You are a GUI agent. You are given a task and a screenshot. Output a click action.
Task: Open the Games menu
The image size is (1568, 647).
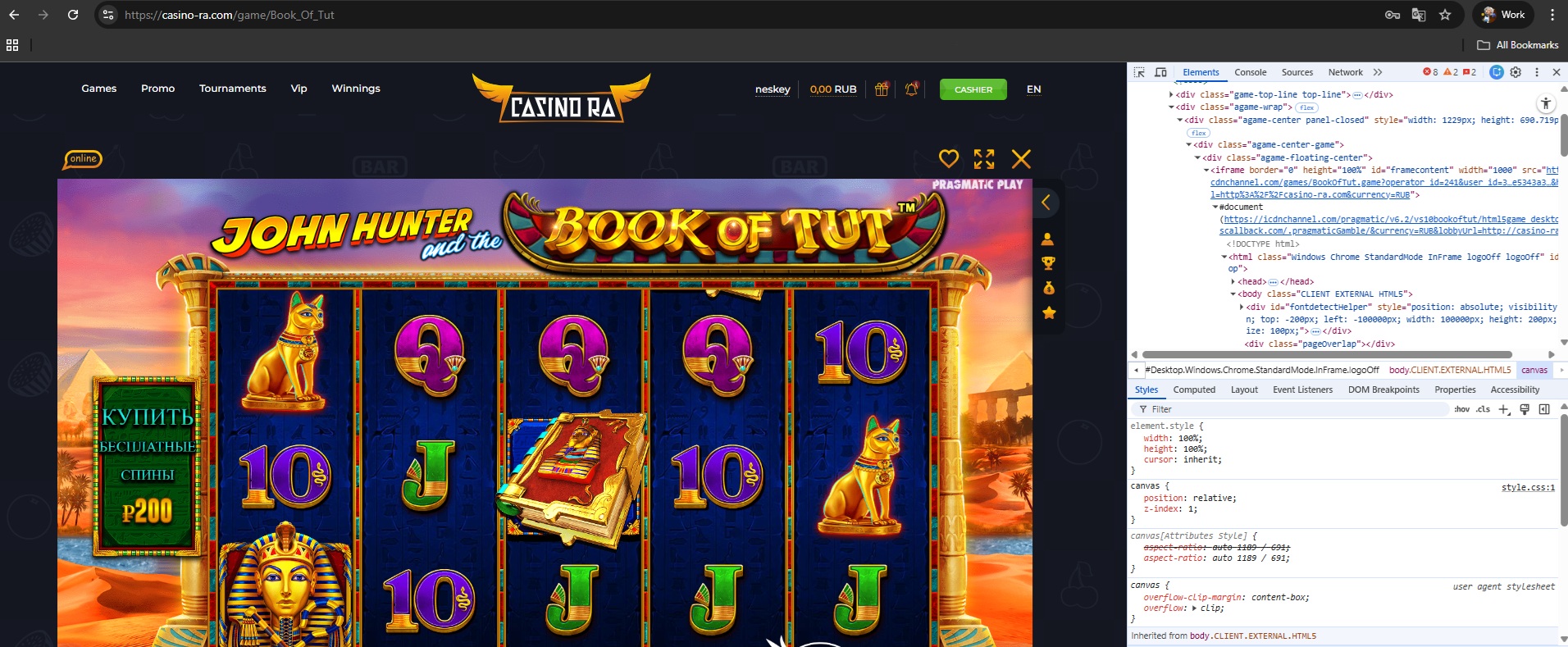tap(99, 89)
